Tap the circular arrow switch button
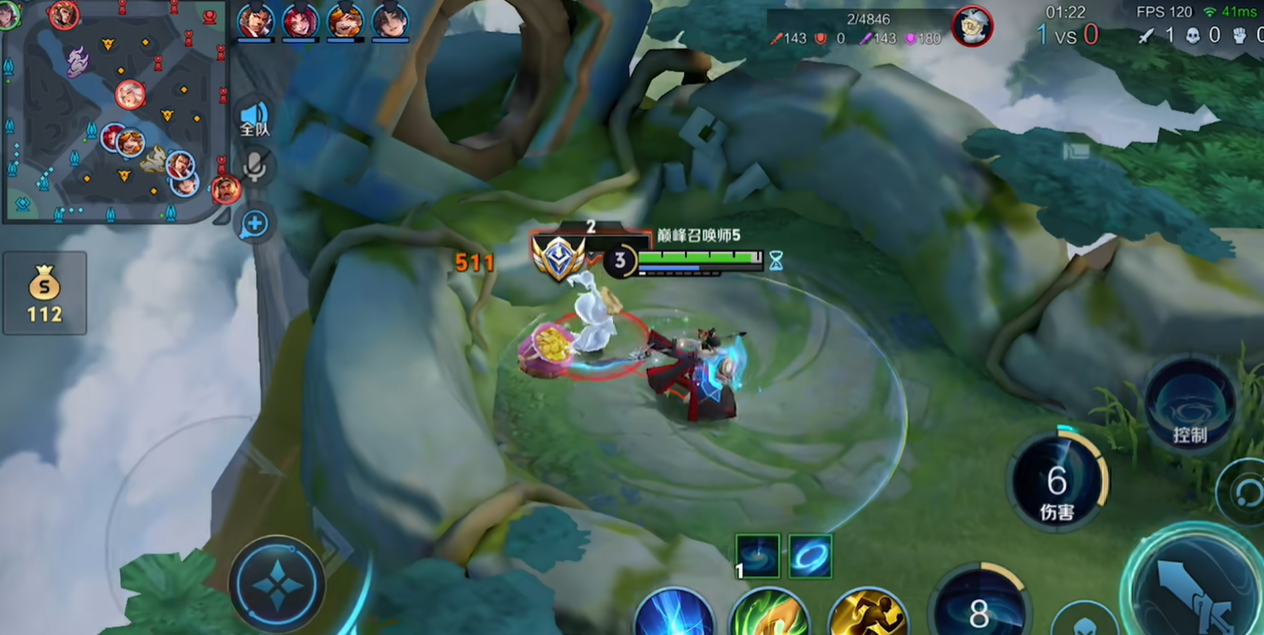The height and width of the screenshot is (635, 1264). pyautogui.click(x=1245, y=492)
